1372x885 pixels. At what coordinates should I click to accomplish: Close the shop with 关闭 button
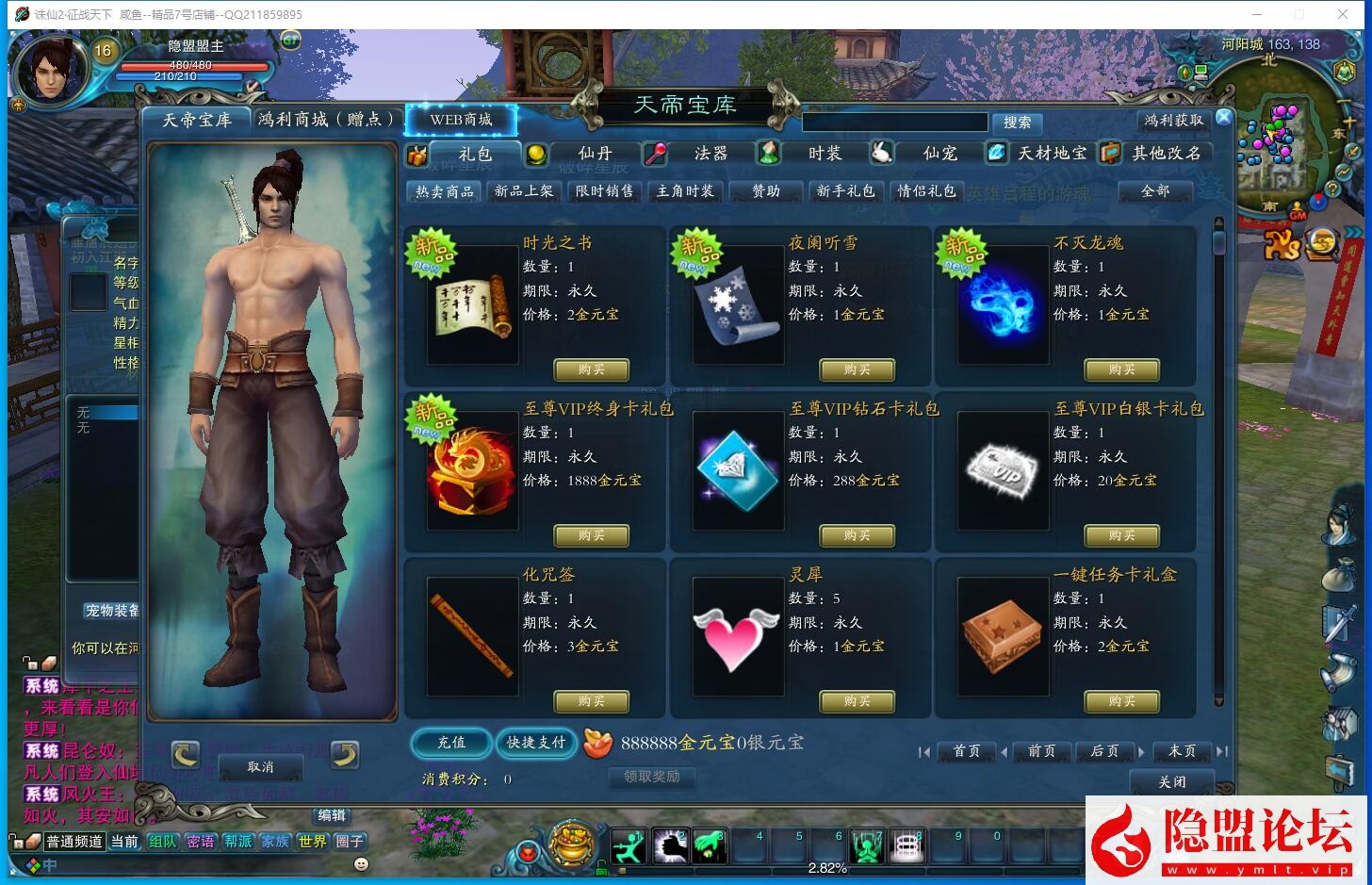1171,782
